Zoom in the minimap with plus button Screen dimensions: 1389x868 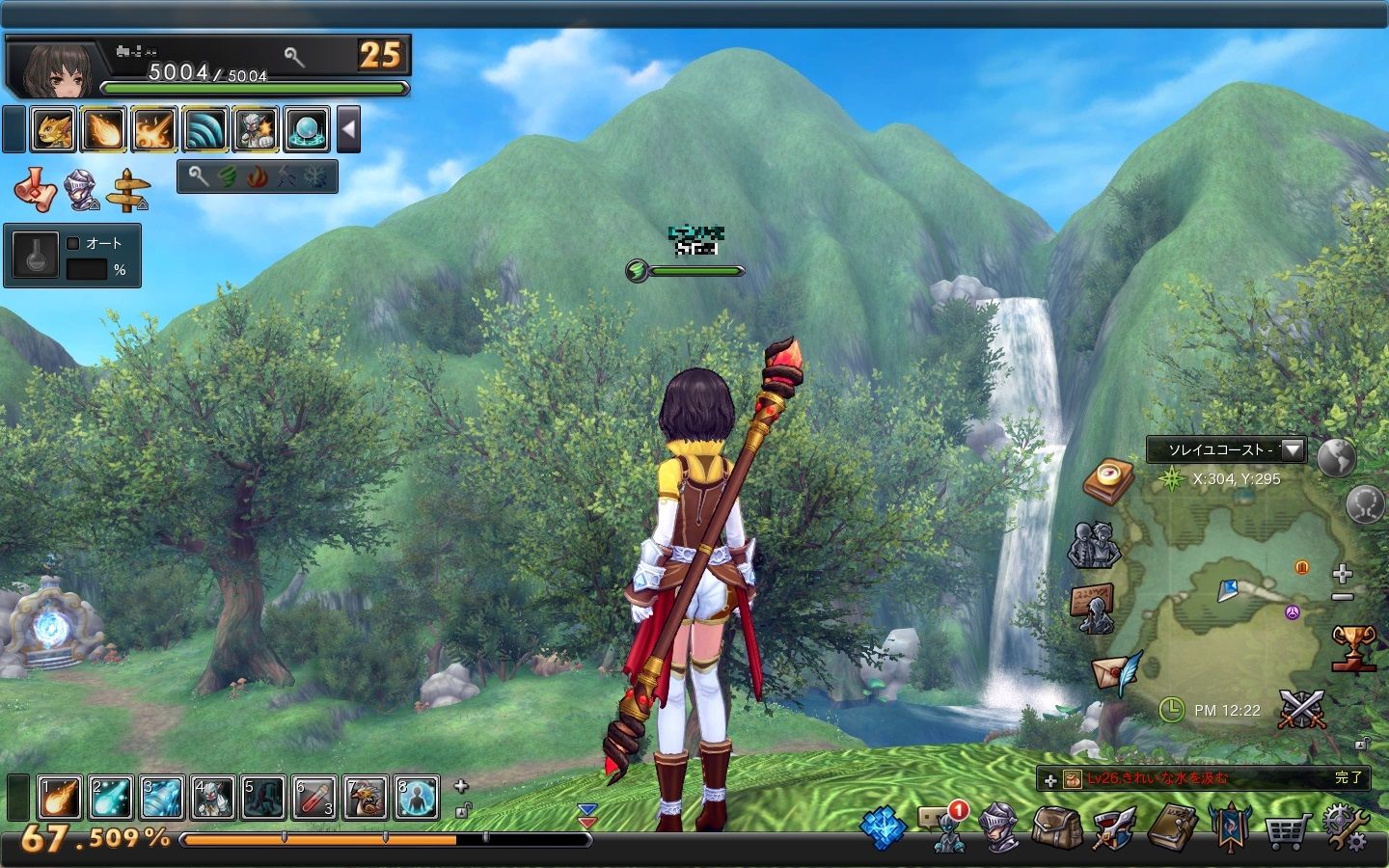tap(1342, 574)
